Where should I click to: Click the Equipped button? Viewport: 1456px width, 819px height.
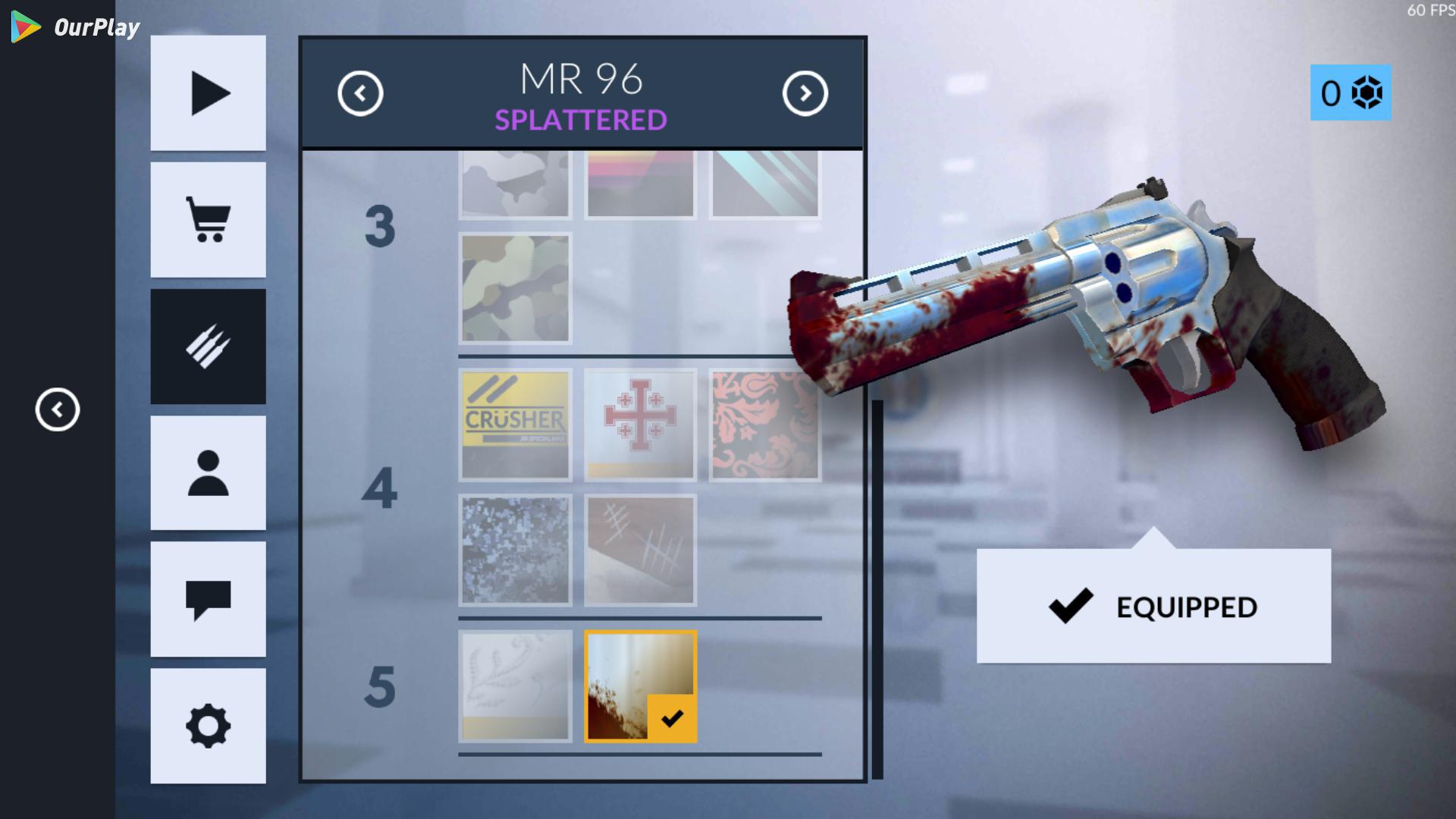pyautogui.click(x=1153, y=607)
